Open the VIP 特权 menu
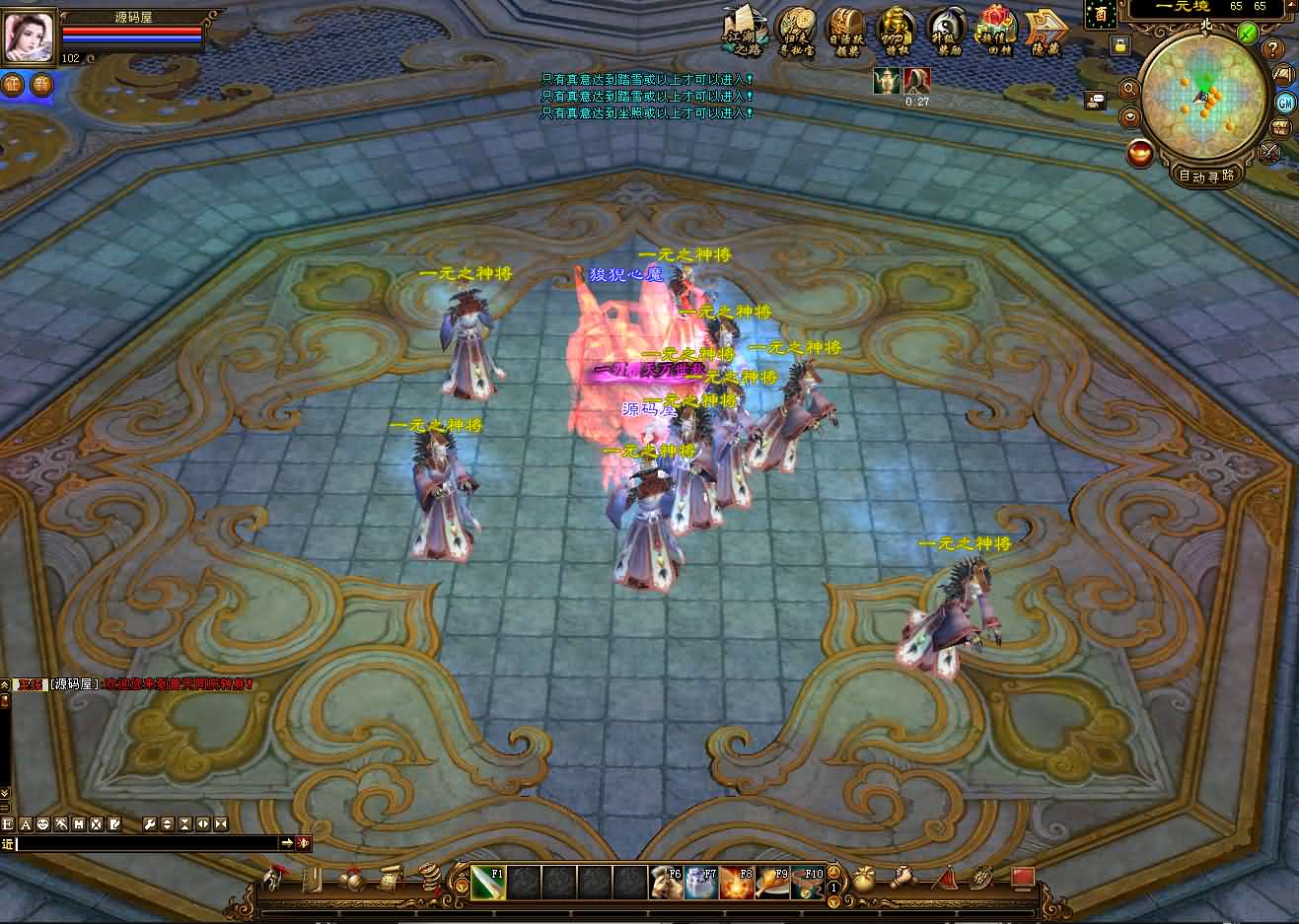This screenshot has height=924, width=1299. [897, 31]
